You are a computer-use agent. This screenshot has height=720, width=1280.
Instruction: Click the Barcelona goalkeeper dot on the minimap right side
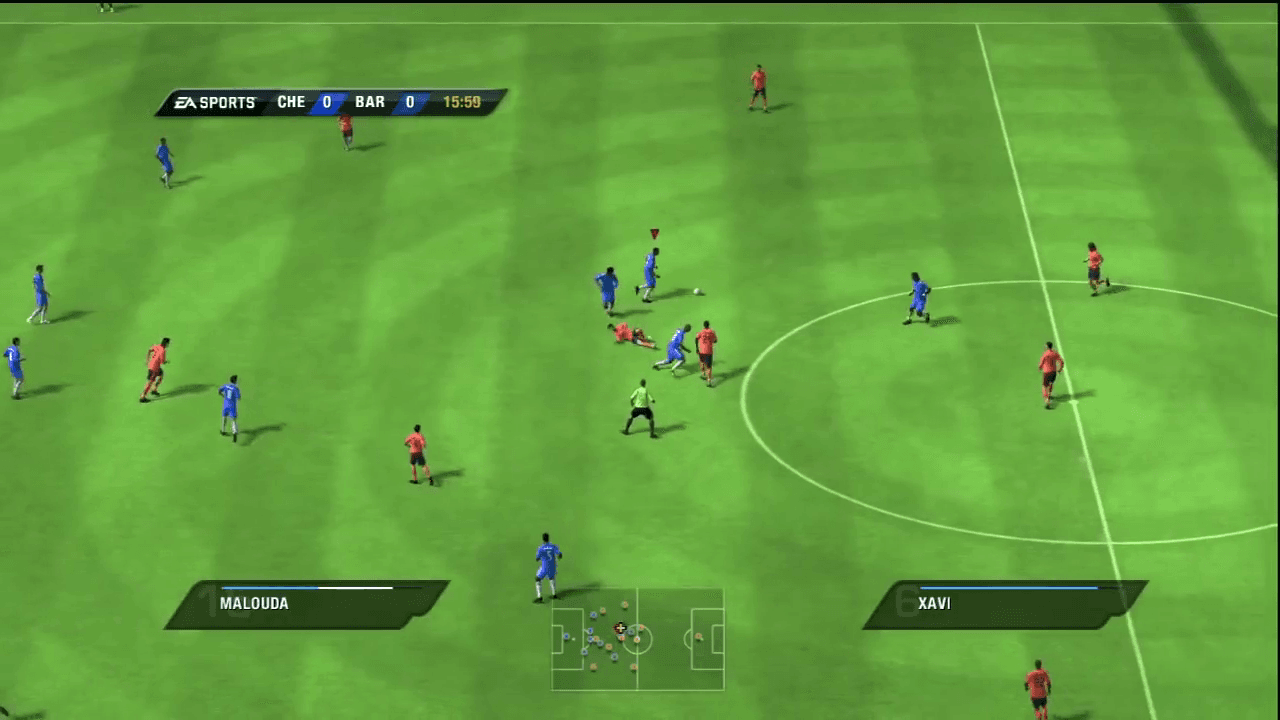click(x=698, y=637)
